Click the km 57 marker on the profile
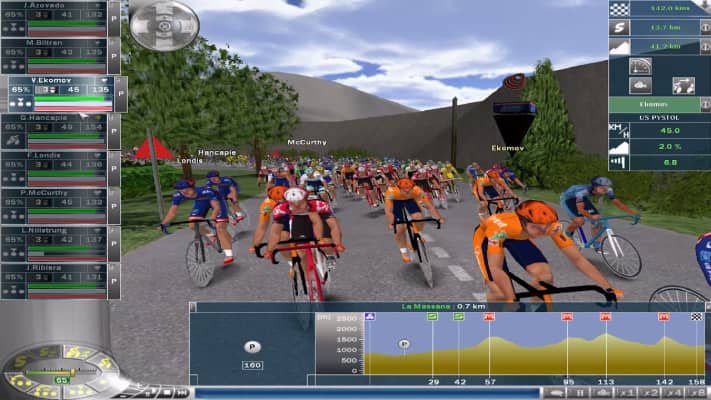 pyautogui.click(x=489, y=317)
